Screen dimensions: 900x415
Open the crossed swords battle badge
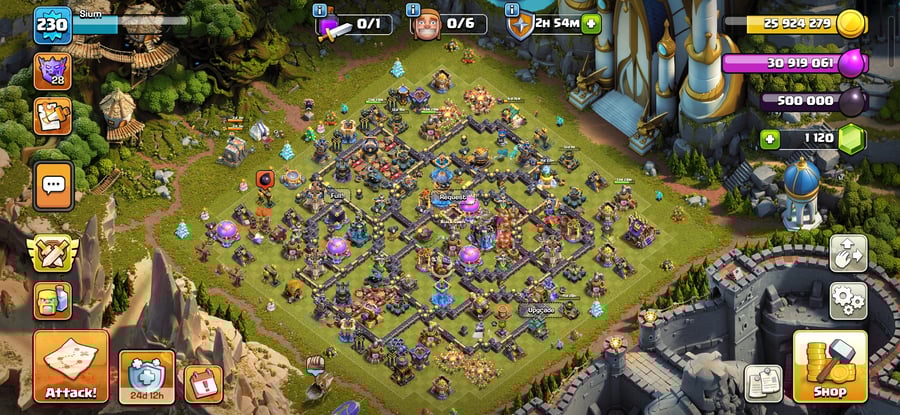click(53, 253)
